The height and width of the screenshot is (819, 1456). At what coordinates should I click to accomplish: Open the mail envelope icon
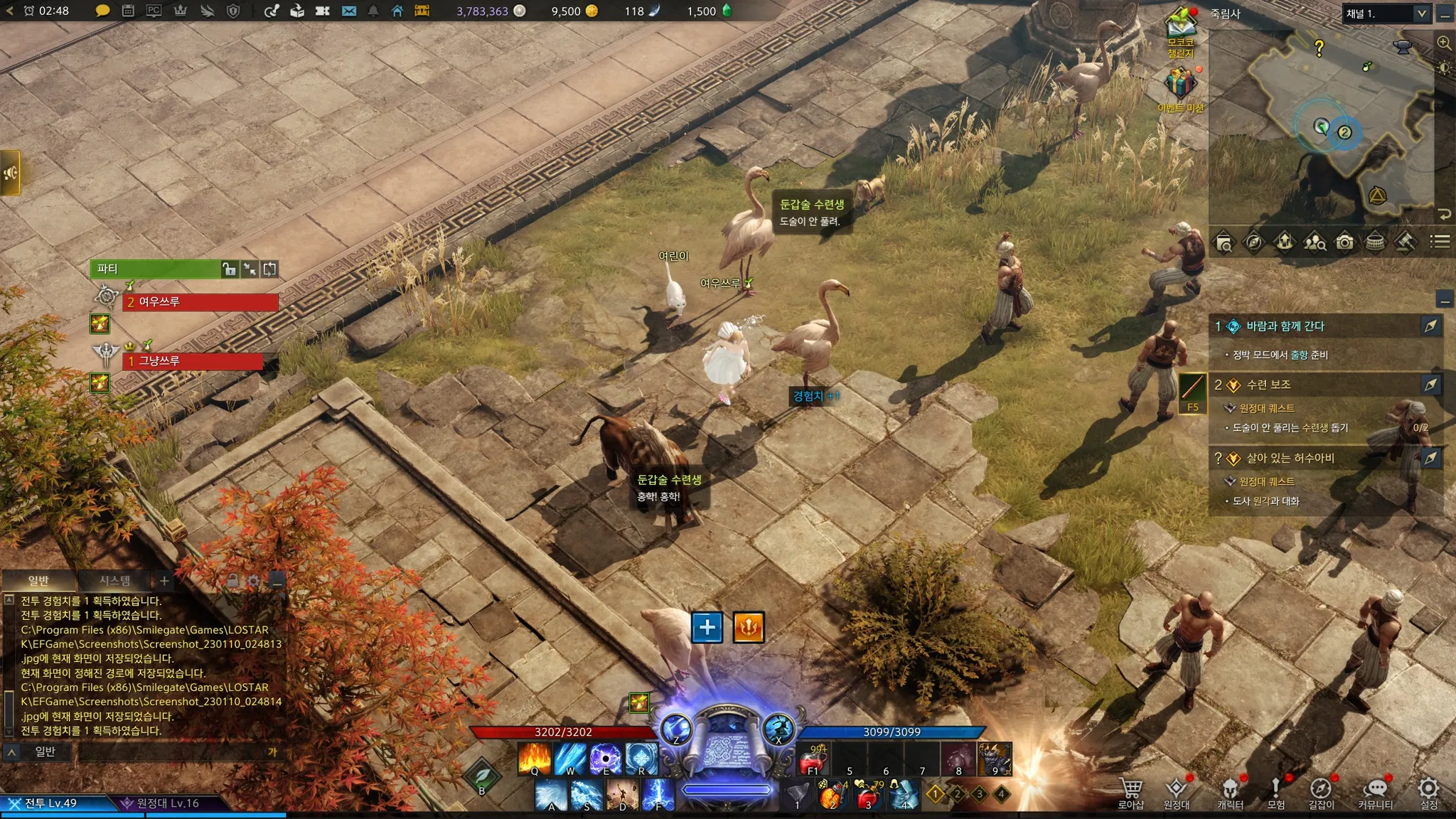(348, 11)
